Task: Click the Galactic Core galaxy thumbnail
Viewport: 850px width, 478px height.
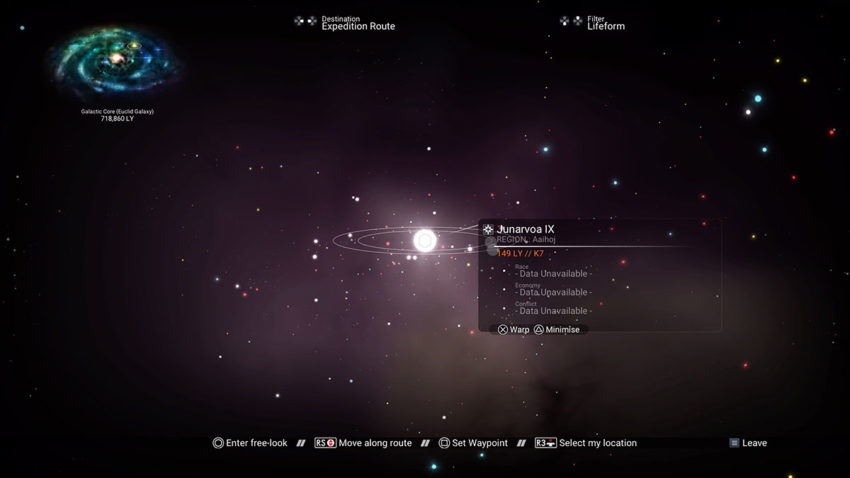Action: 116,62
